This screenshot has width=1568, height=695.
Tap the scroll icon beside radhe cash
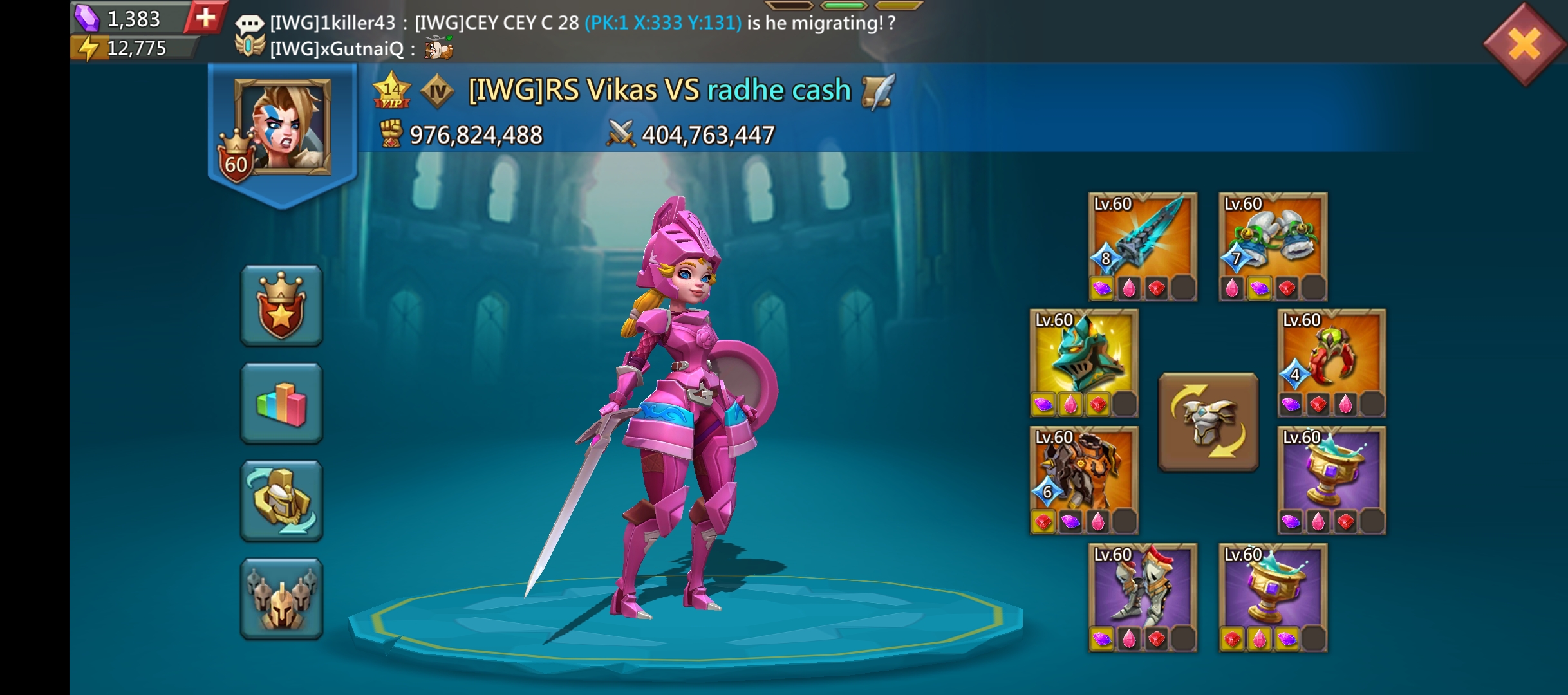point(878,91)
